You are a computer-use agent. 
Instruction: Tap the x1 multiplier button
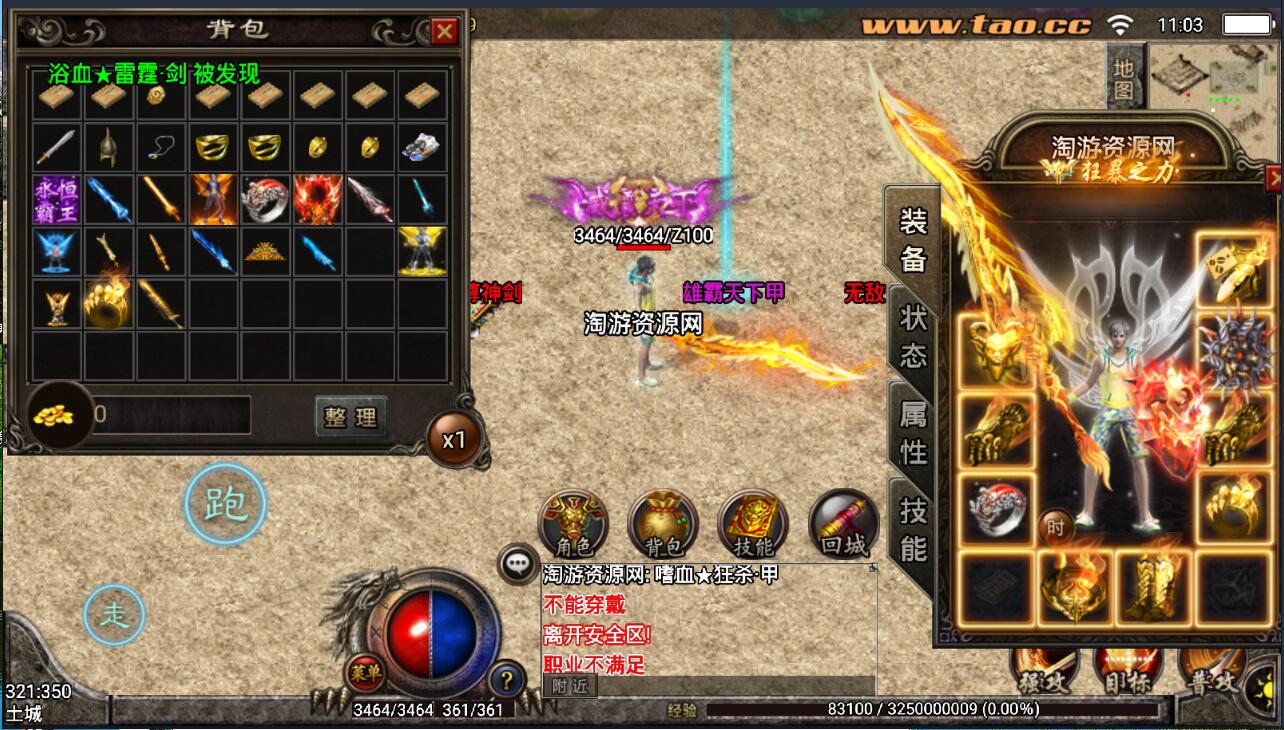(455, 440)
